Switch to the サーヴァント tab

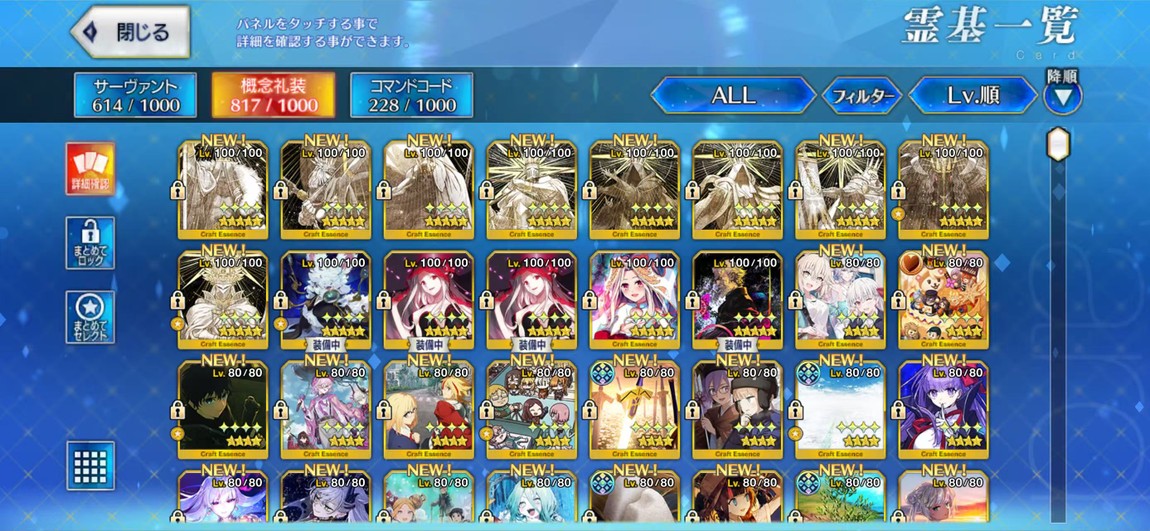[135, 95]
